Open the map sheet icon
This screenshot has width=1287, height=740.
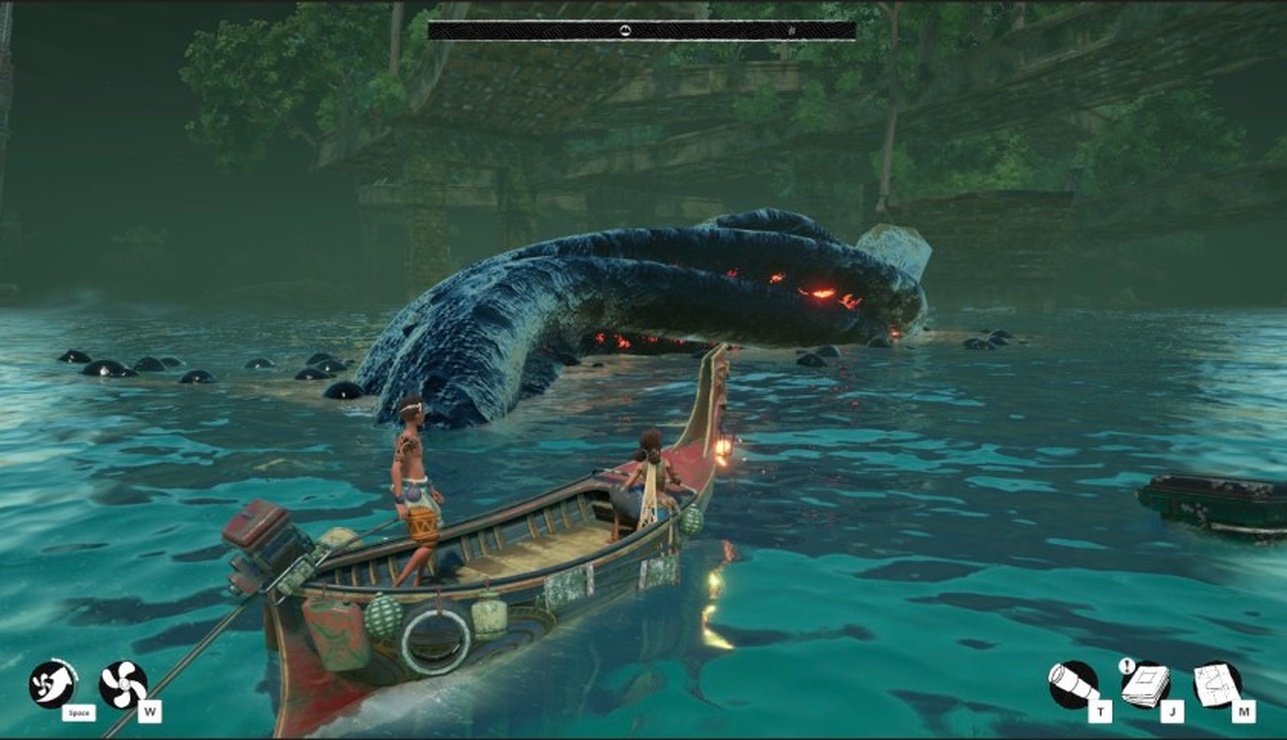click(x=1217, y=685)
